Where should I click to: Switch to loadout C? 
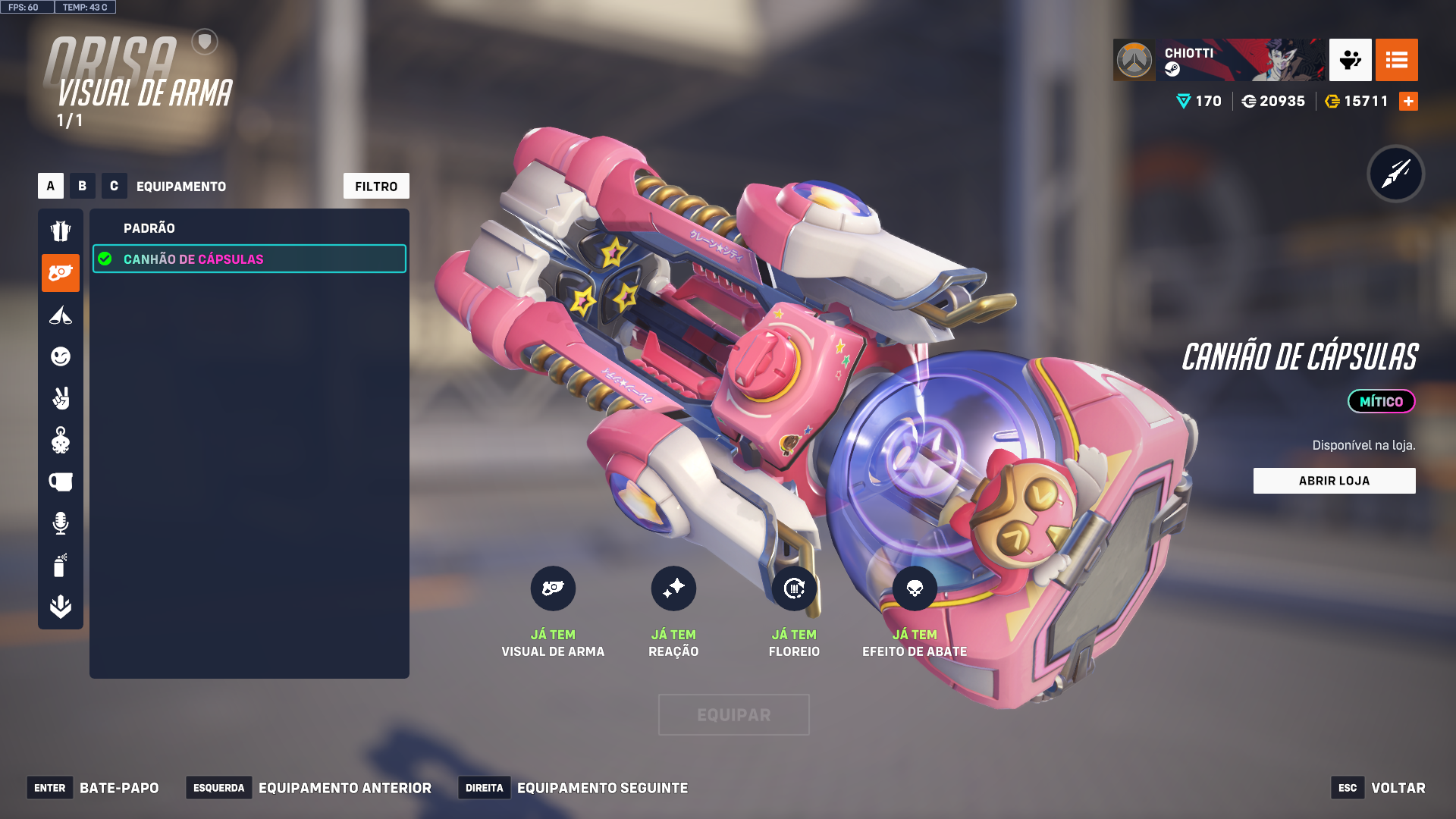pyautogui.click(x=114, y=186)
